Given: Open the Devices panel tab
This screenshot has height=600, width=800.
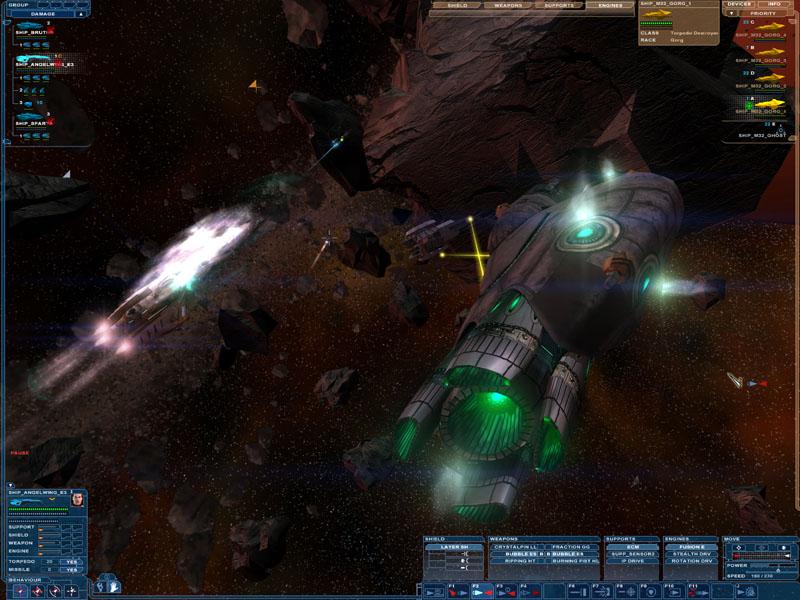Looking at the screenshot, I should pos(740,4).
